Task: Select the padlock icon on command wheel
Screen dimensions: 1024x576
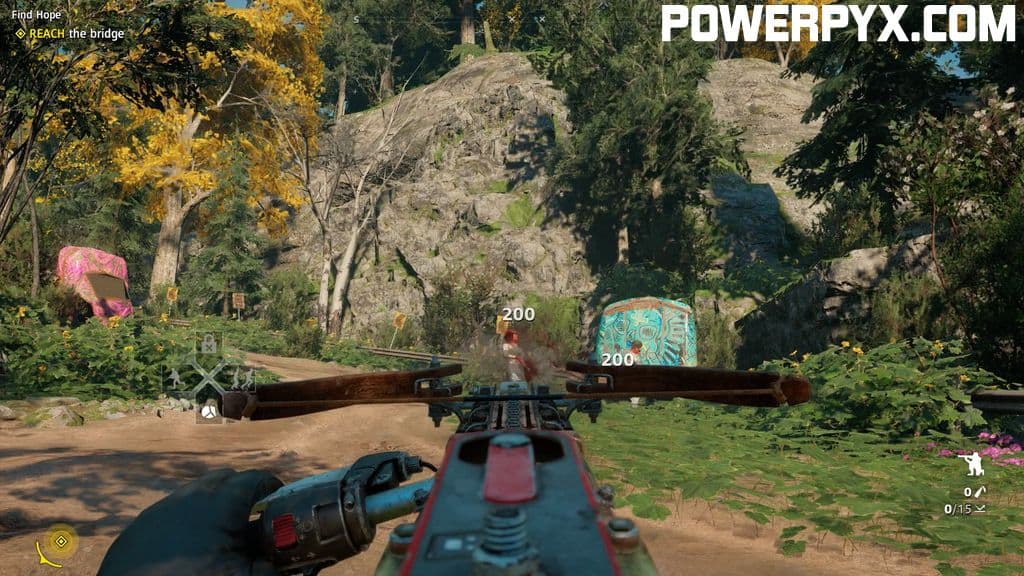Action: (x=208, y=345)
